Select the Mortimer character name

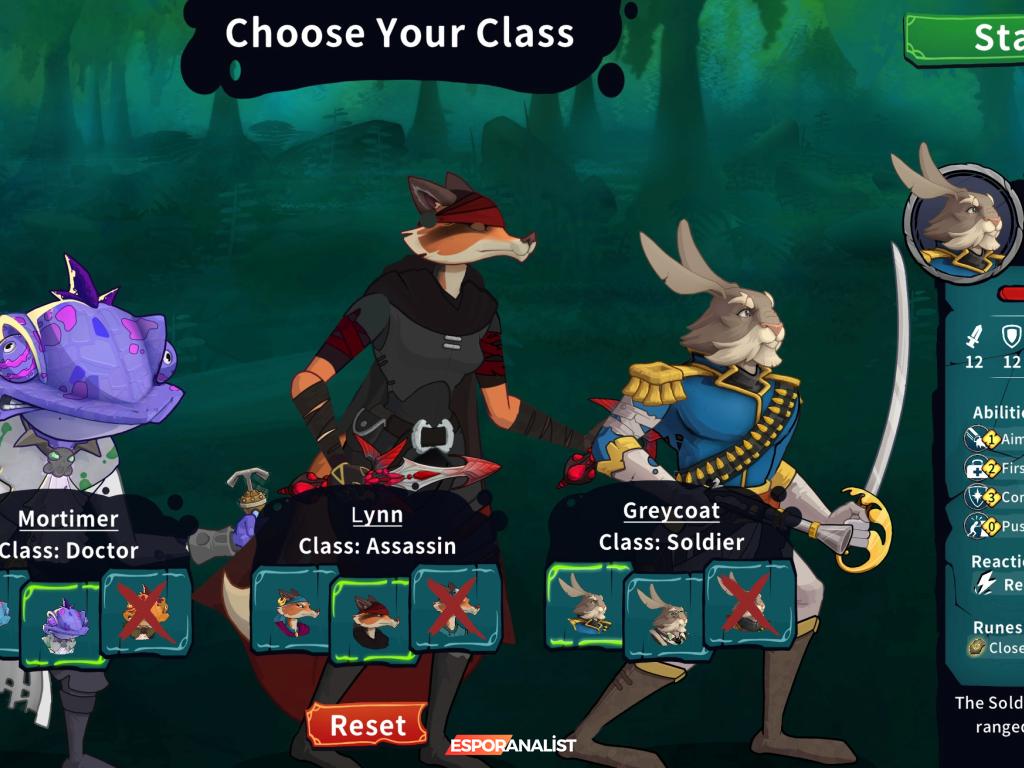coord(68,519)
